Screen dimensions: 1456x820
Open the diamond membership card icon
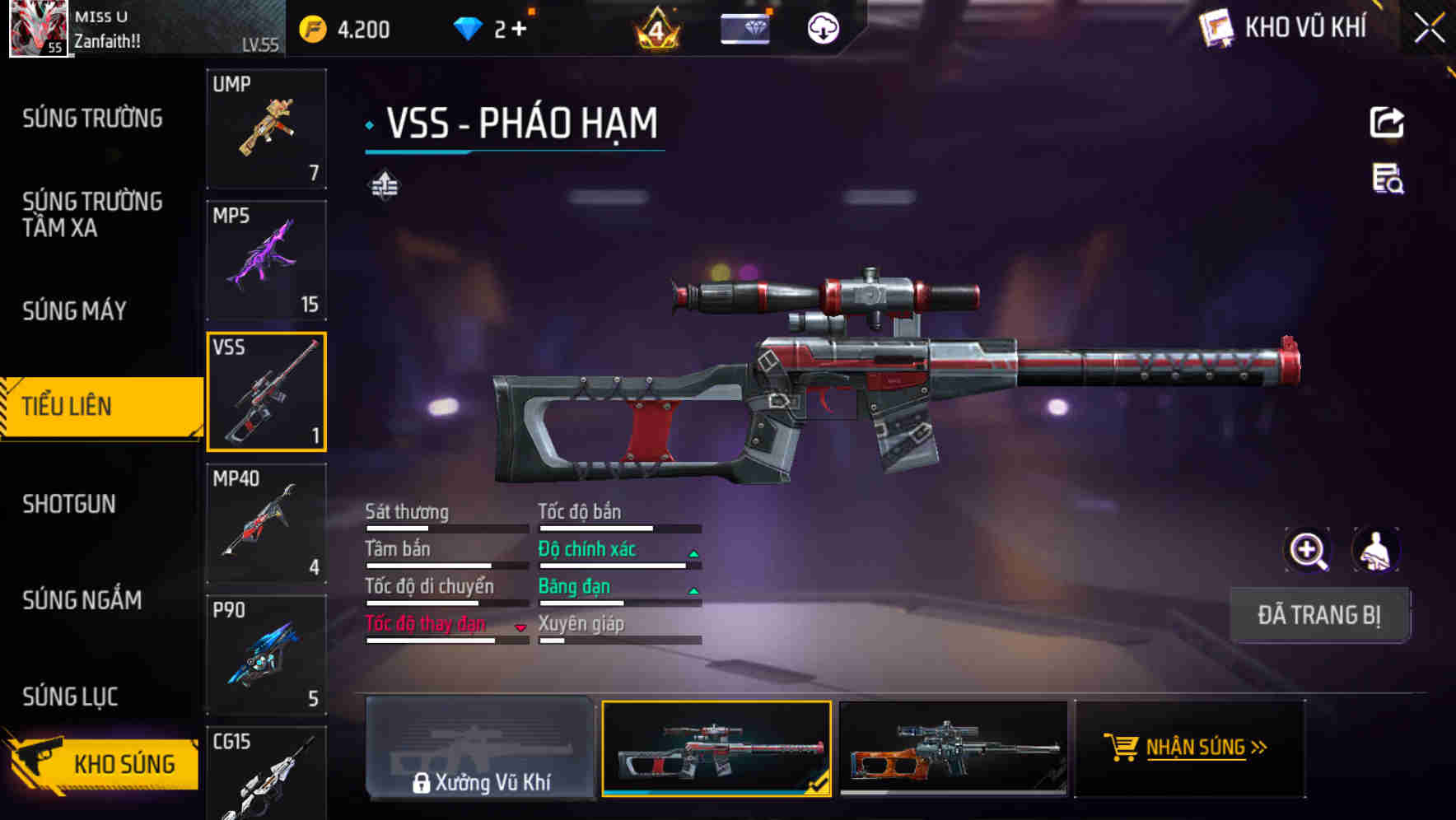pyautogui.click(x=744, y=29)
